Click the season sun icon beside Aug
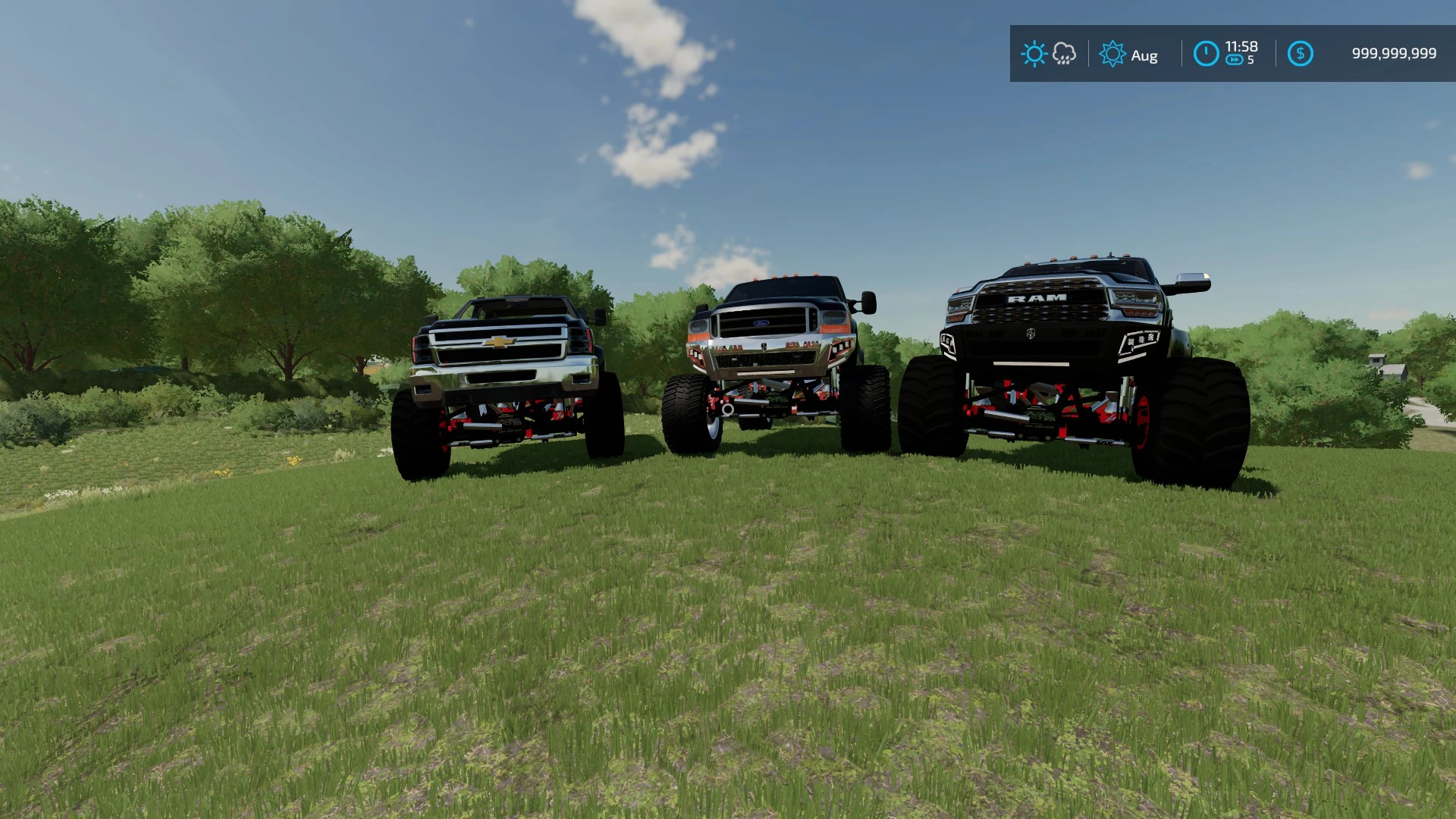The width and height of the screenshot is (1456, 819). (x=1112, y=54)
